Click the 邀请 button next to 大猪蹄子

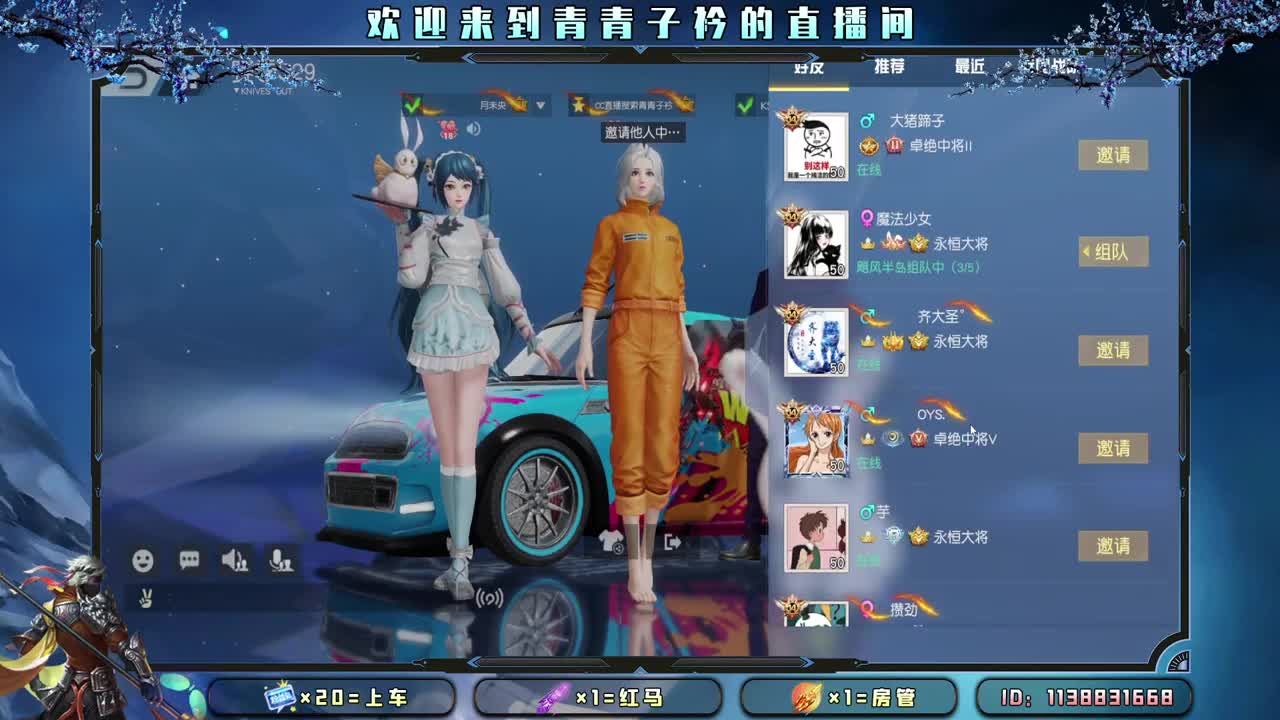pyautogui.click(x=1113, y=157)
